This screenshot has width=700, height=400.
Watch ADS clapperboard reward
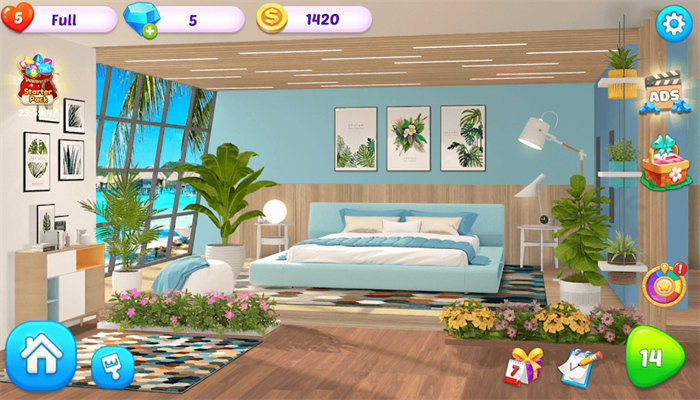point(664,93)
